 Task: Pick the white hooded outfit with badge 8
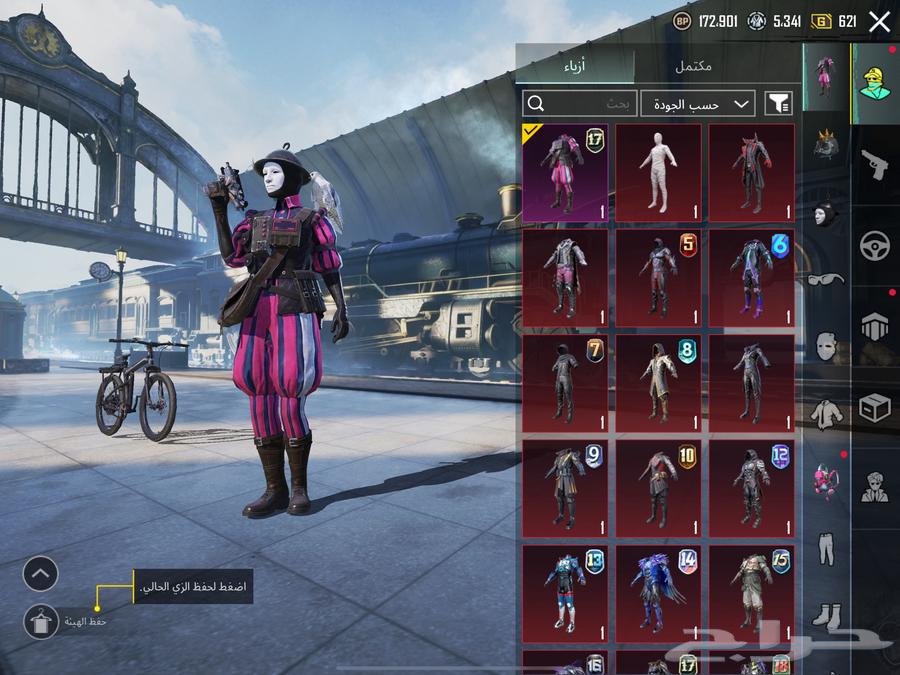point(658,383)
